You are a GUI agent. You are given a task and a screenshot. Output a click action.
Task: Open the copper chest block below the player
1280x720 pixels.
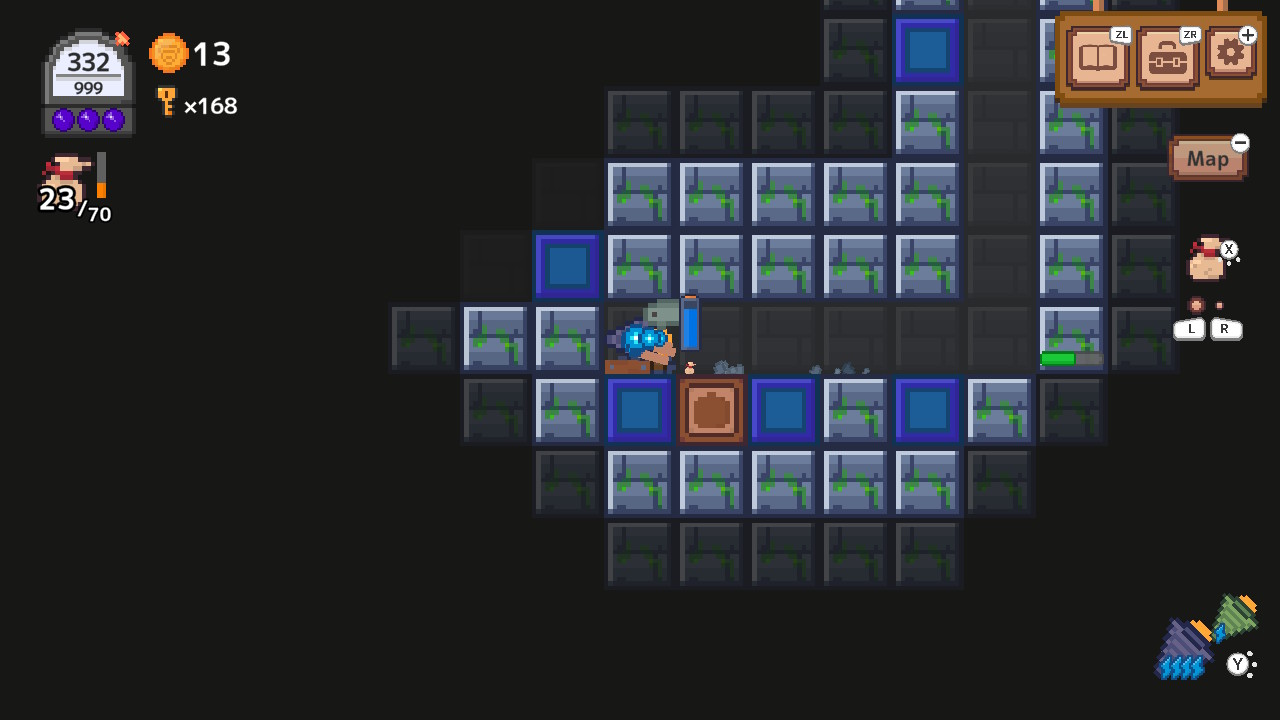711,410
